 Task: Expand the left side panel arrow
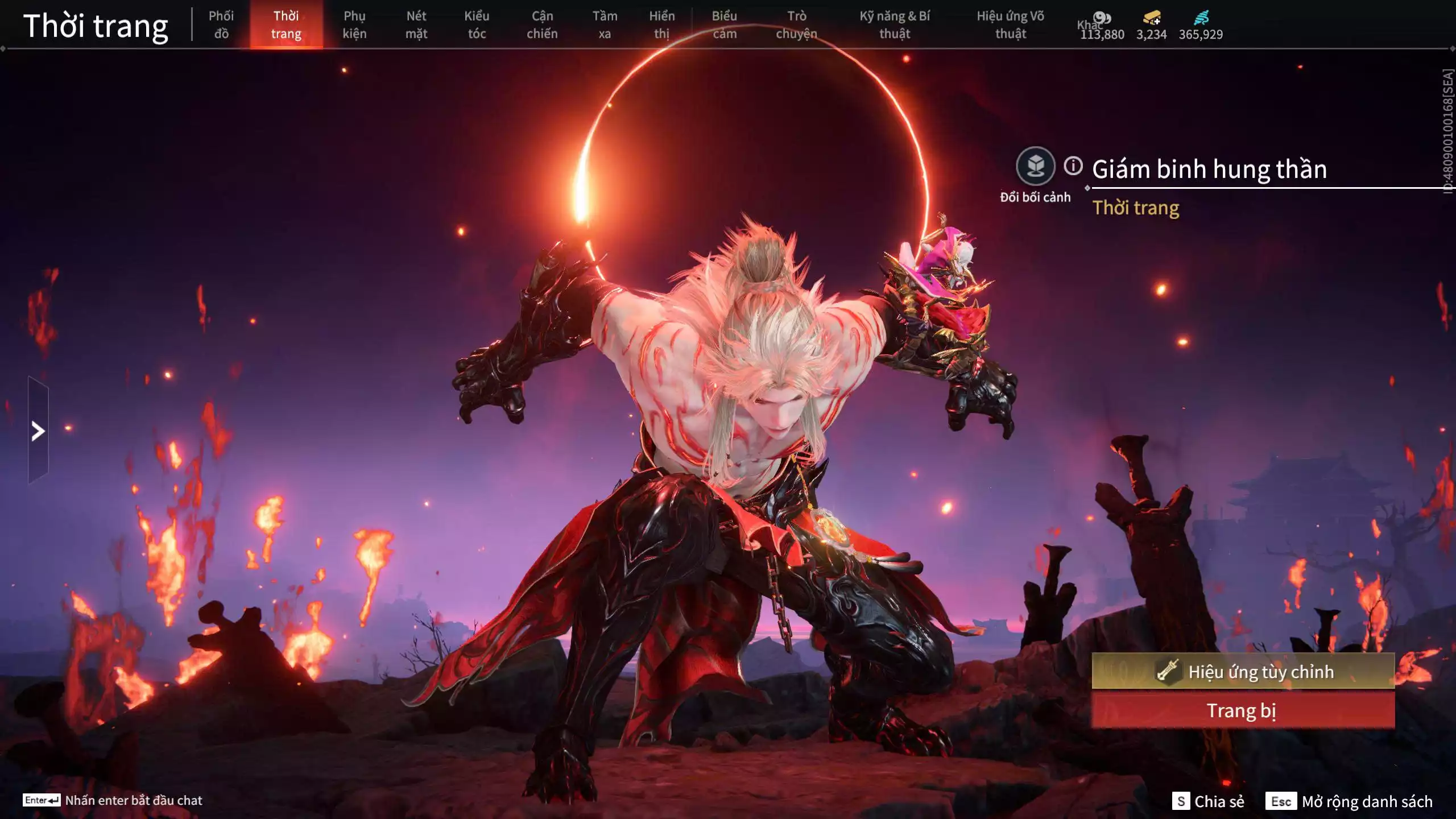click(x=38, y=431)
